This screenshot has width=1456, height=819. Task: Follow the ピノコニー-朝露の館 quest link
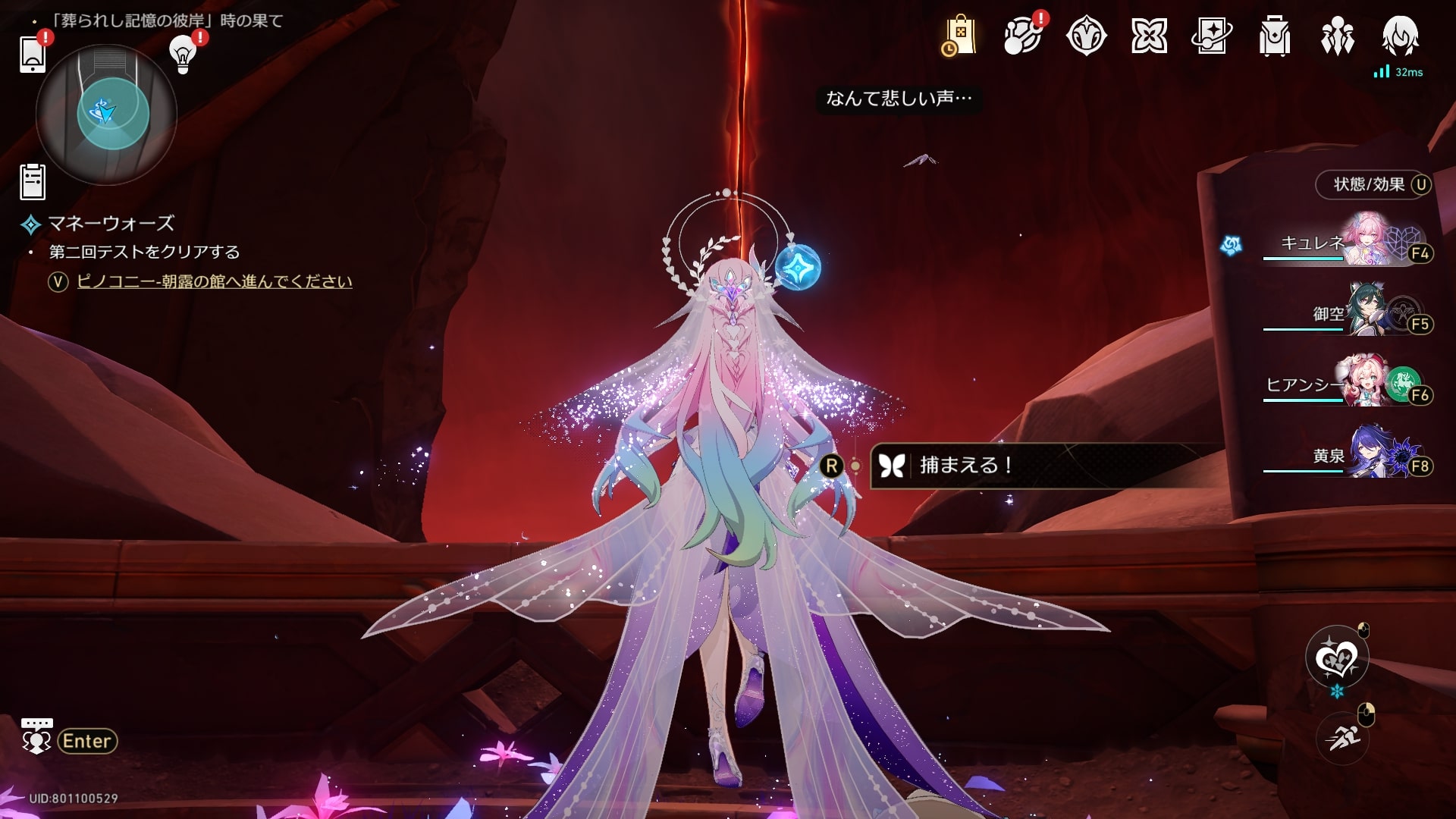click(x=215, y=281)
